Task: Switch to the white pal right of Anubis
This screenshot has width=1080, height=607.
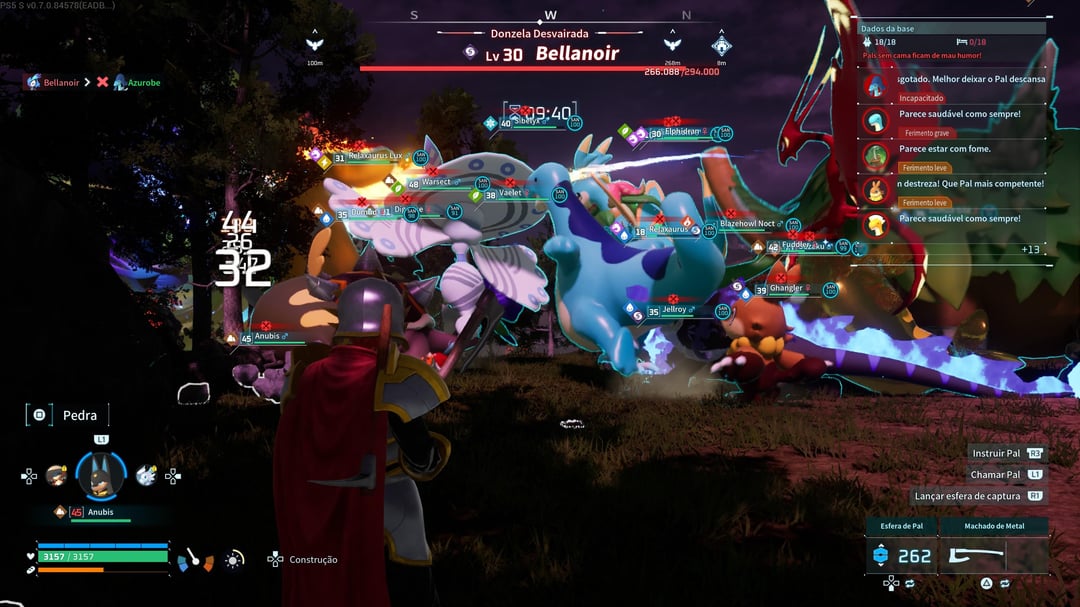Action: coord(146,476)
